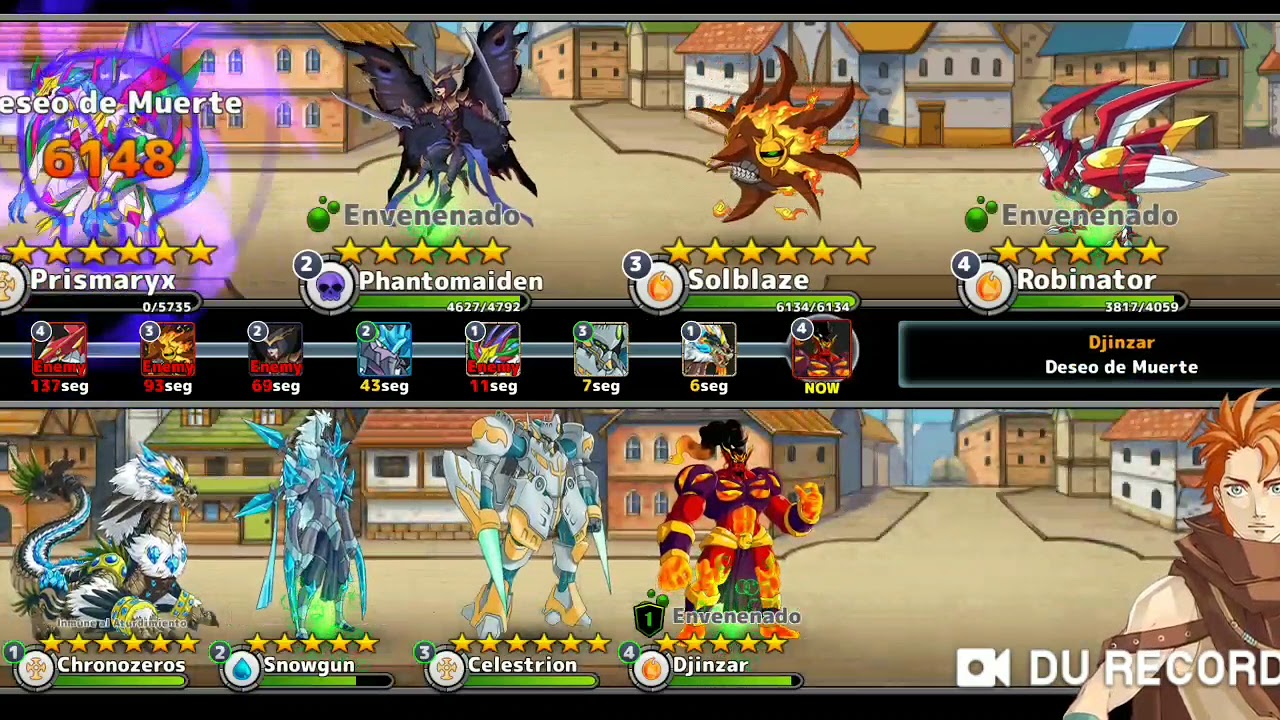Image resolution: width=1280 pixels, height=720 pixels.
Task: Inspect the 6seg turn order portrait
Action: click(x=708, y=350)
